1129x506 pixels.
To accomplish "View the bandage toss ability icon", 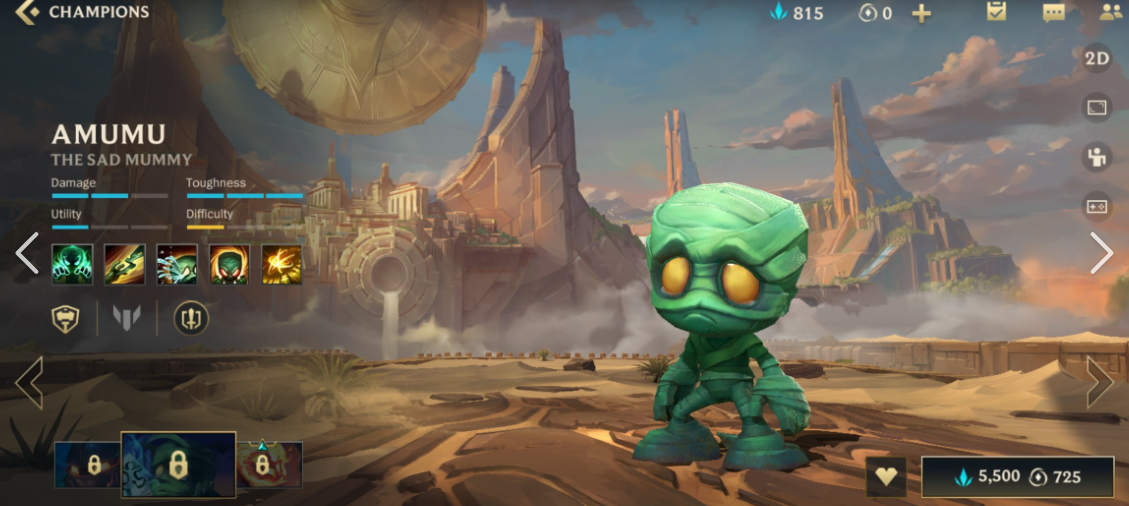I will click(x=124, y=265).
